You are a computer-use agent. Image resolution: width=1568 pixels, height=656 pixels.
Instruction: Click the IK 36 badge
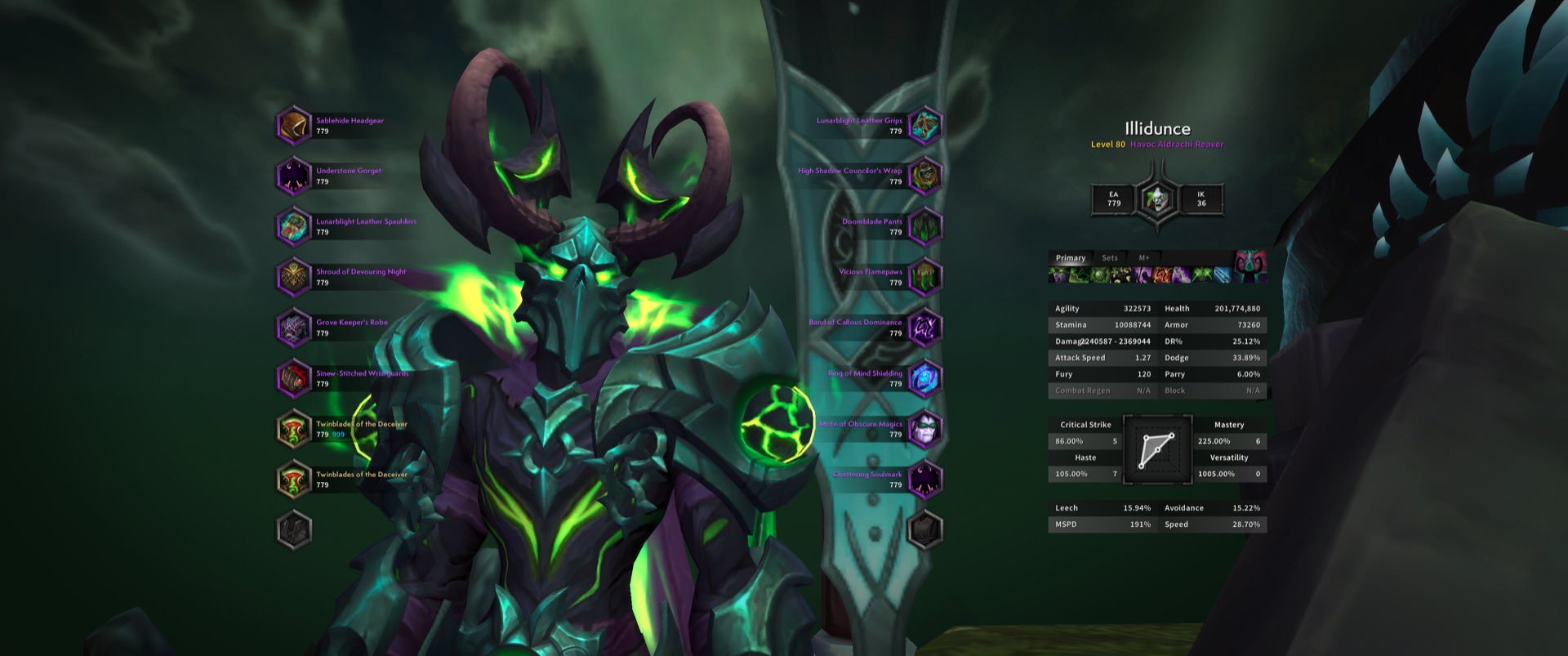coord(1200,199)
